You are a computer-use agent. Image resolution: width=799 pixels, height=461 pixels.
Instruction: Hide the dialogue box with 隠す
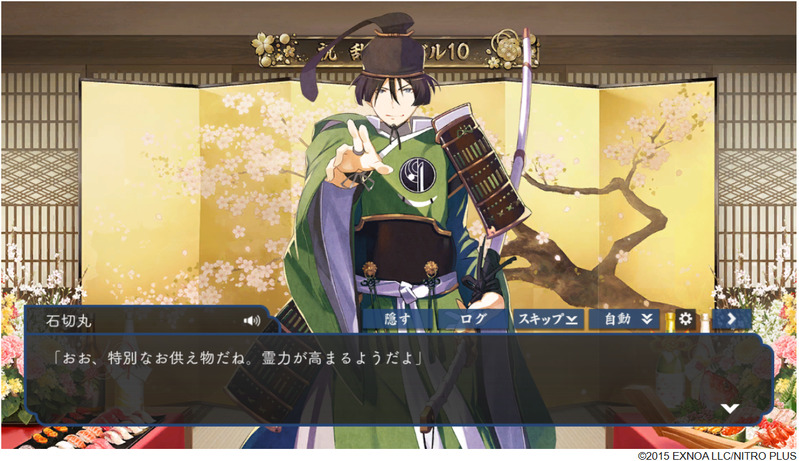[397, 319]
